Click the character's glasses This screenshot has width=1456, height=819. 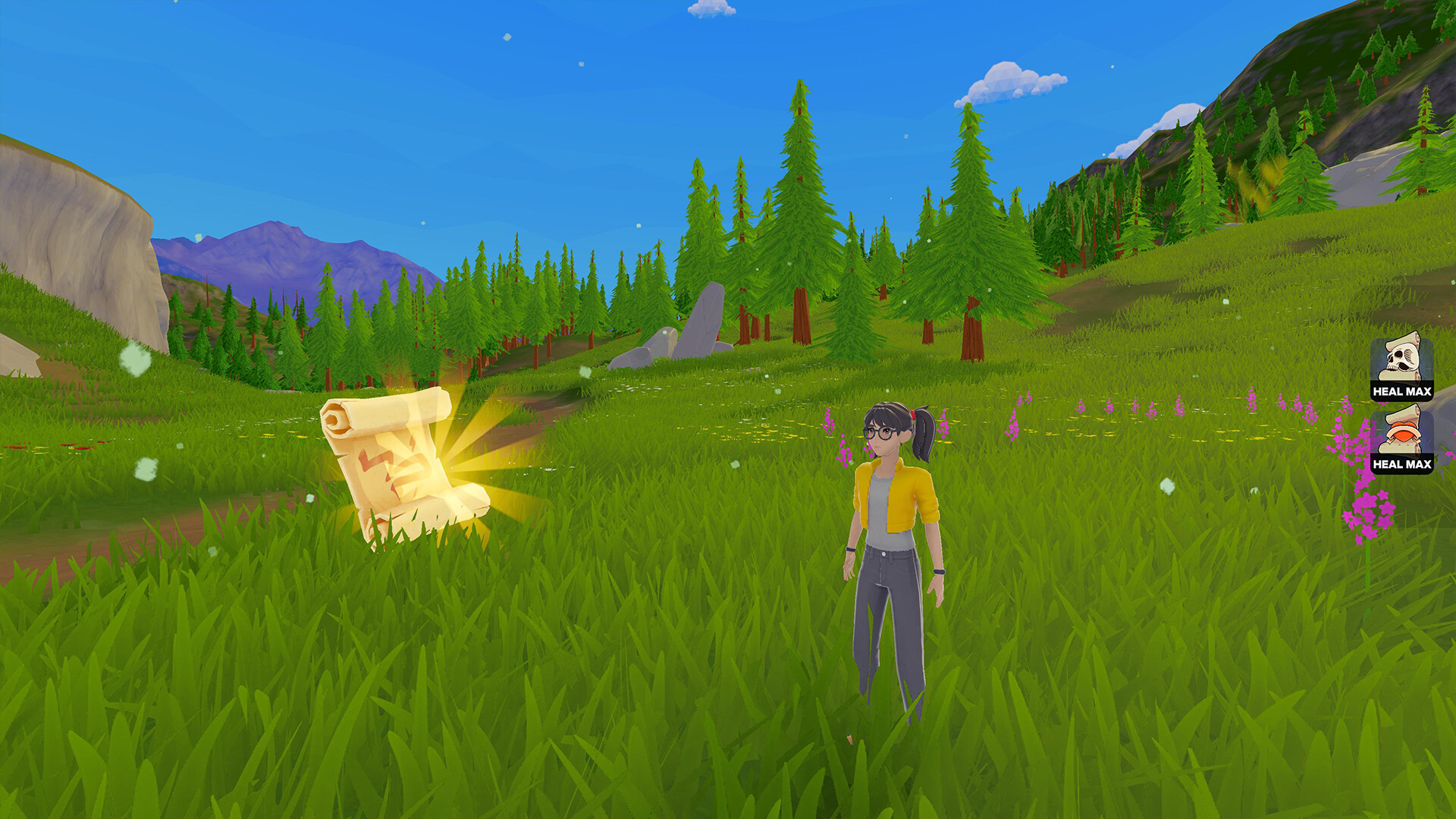pyautogui.click(x=880, y=432)
